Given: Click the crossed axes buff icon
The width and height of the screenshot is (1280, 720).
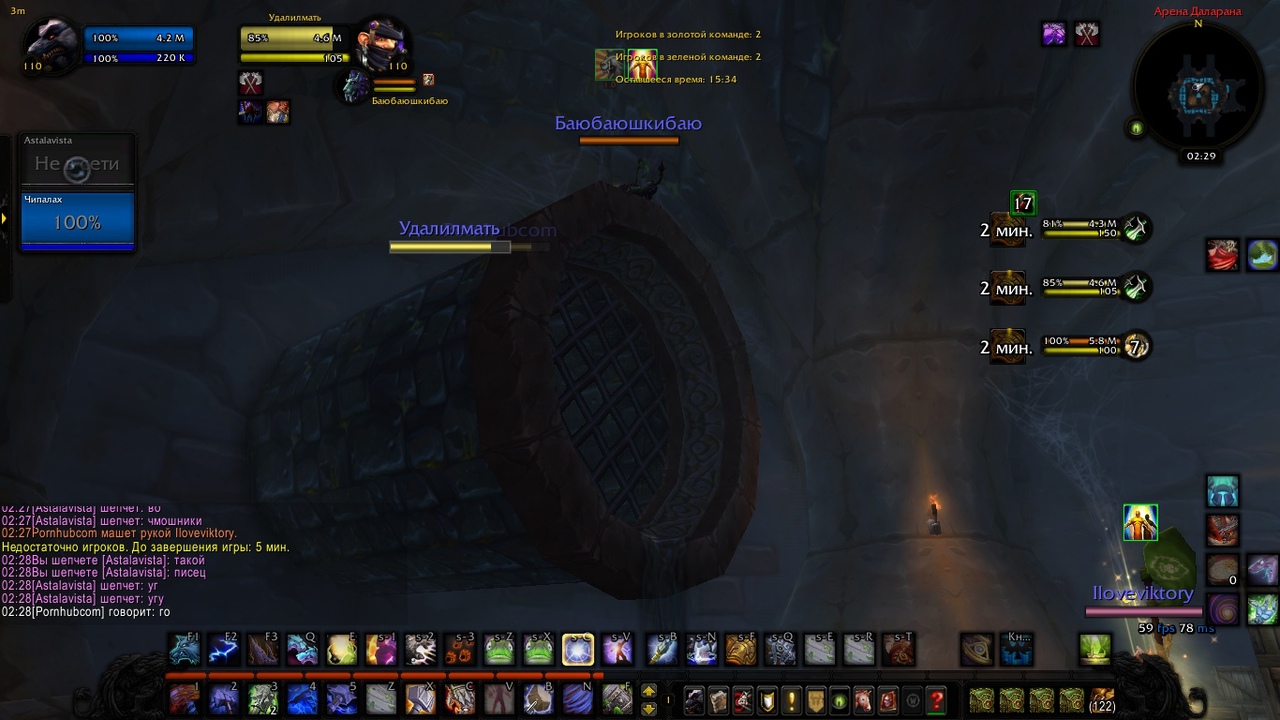Looking at the screenshot, I should pos(1087,34).
